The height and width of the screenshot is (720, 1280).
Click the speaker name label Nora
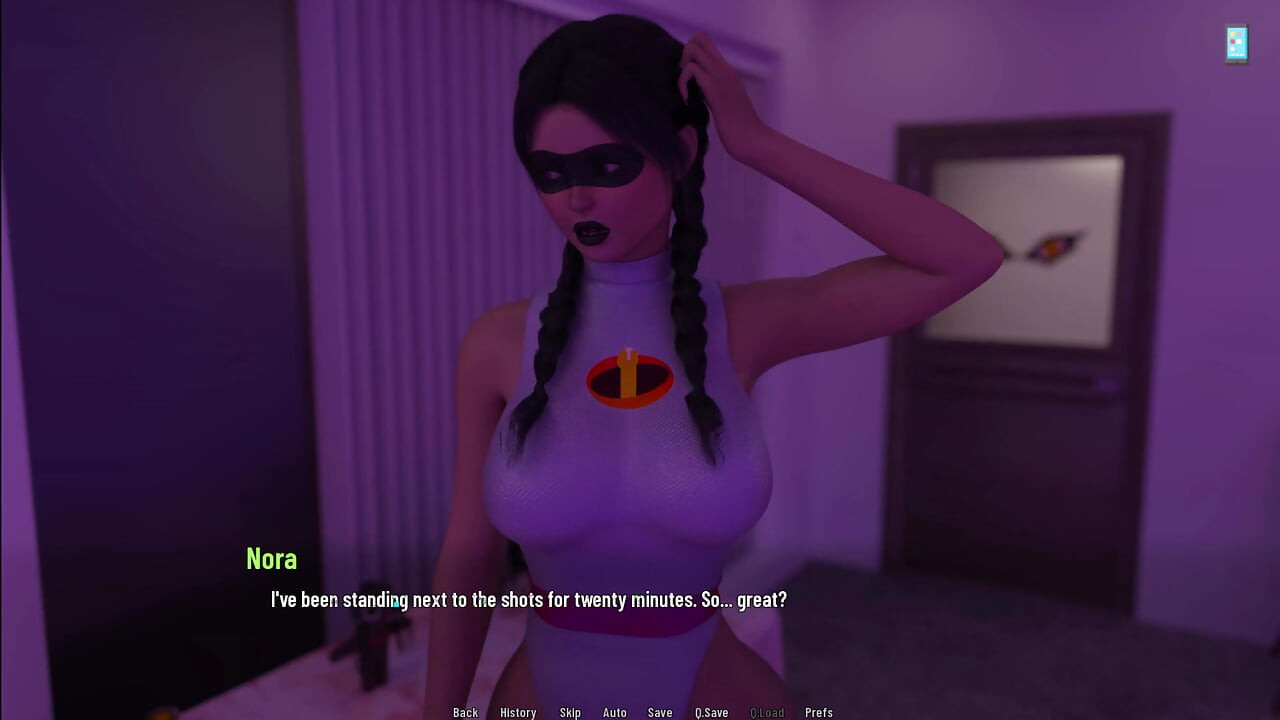click(271, 560)
